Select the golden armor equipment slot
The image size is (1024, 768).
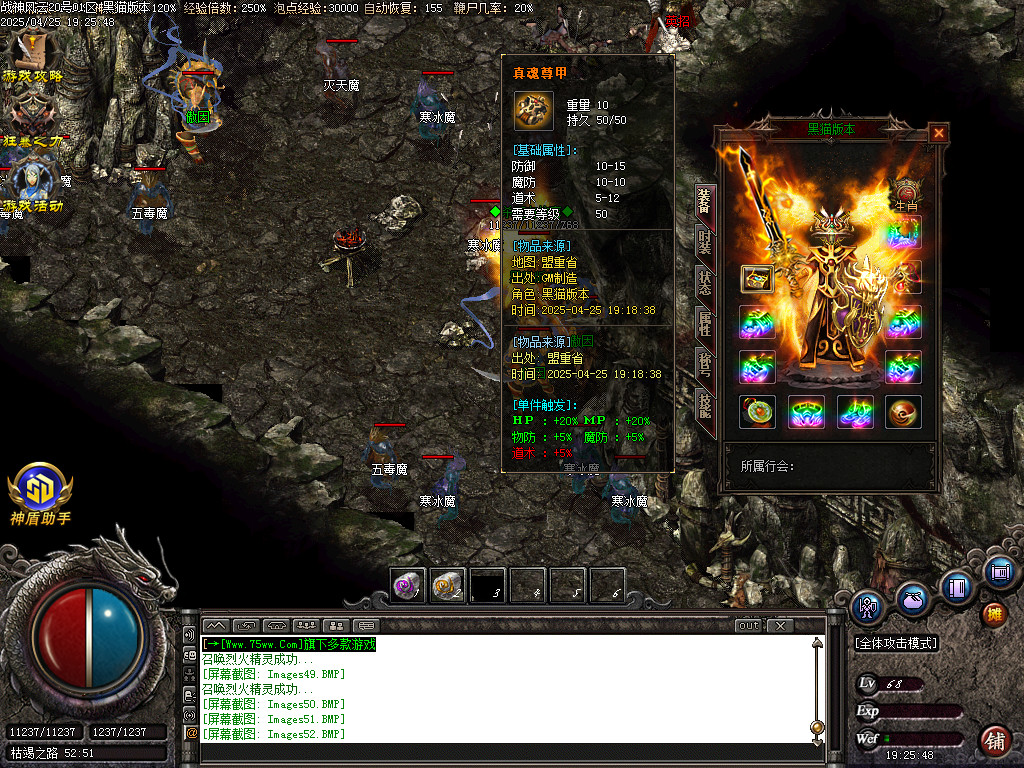click(x=758, y=279)
